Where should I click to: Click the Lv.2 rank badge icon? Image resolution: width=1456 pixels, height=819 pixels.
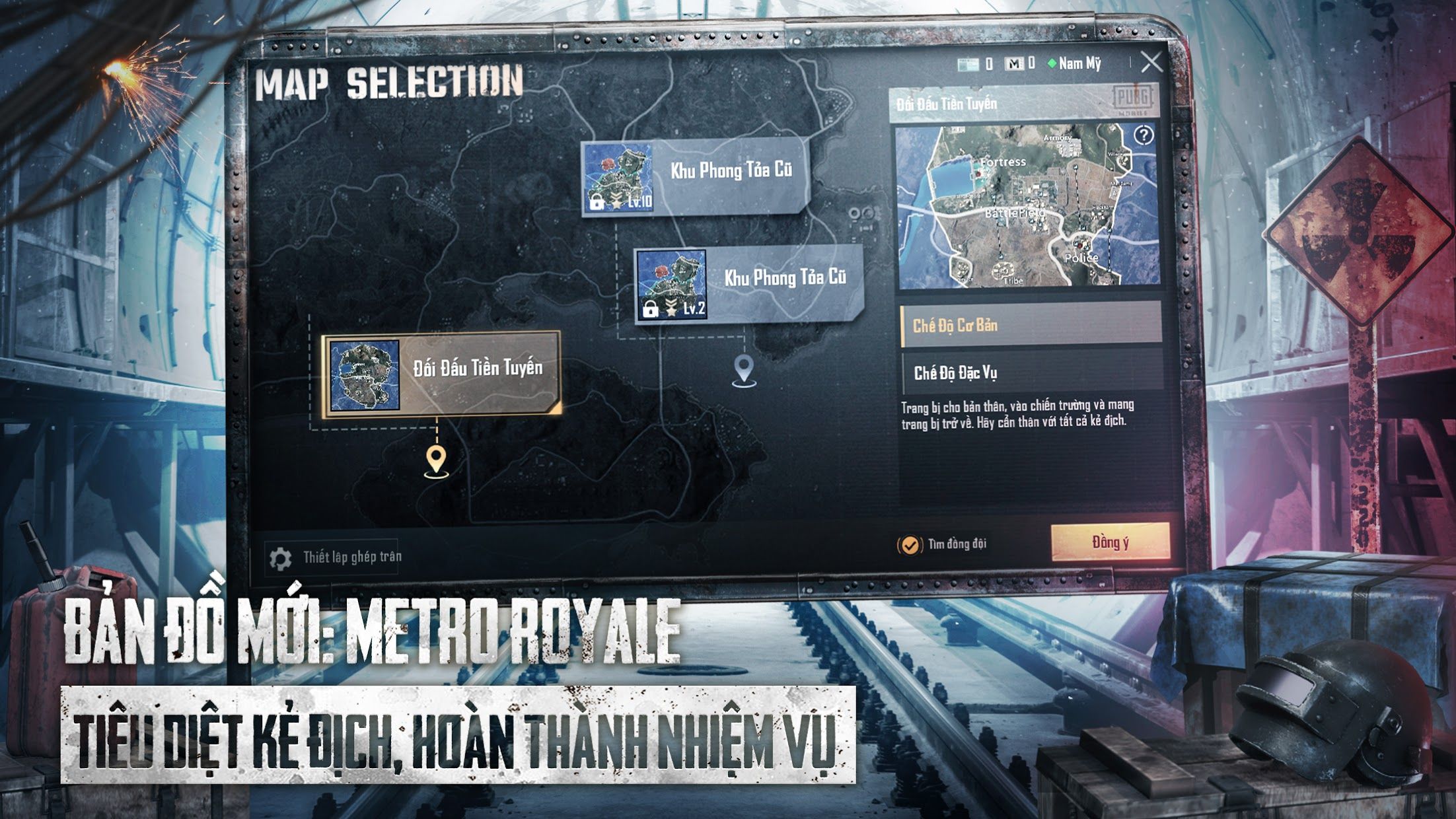click(x=671, y=307)
